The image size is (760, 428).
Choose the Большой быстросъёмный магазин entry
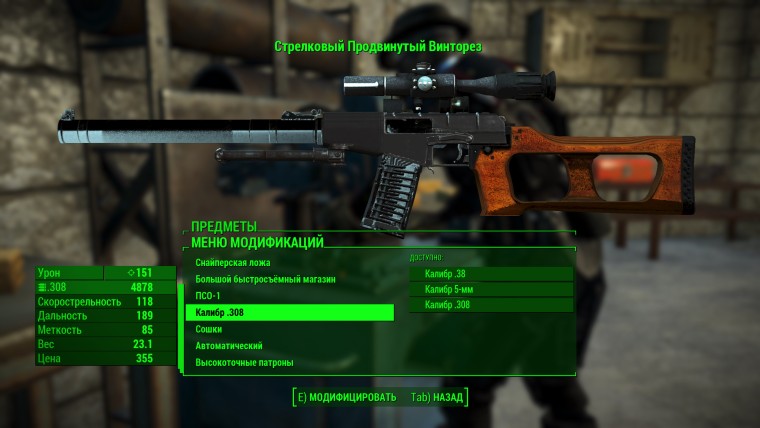coord(264,279)
